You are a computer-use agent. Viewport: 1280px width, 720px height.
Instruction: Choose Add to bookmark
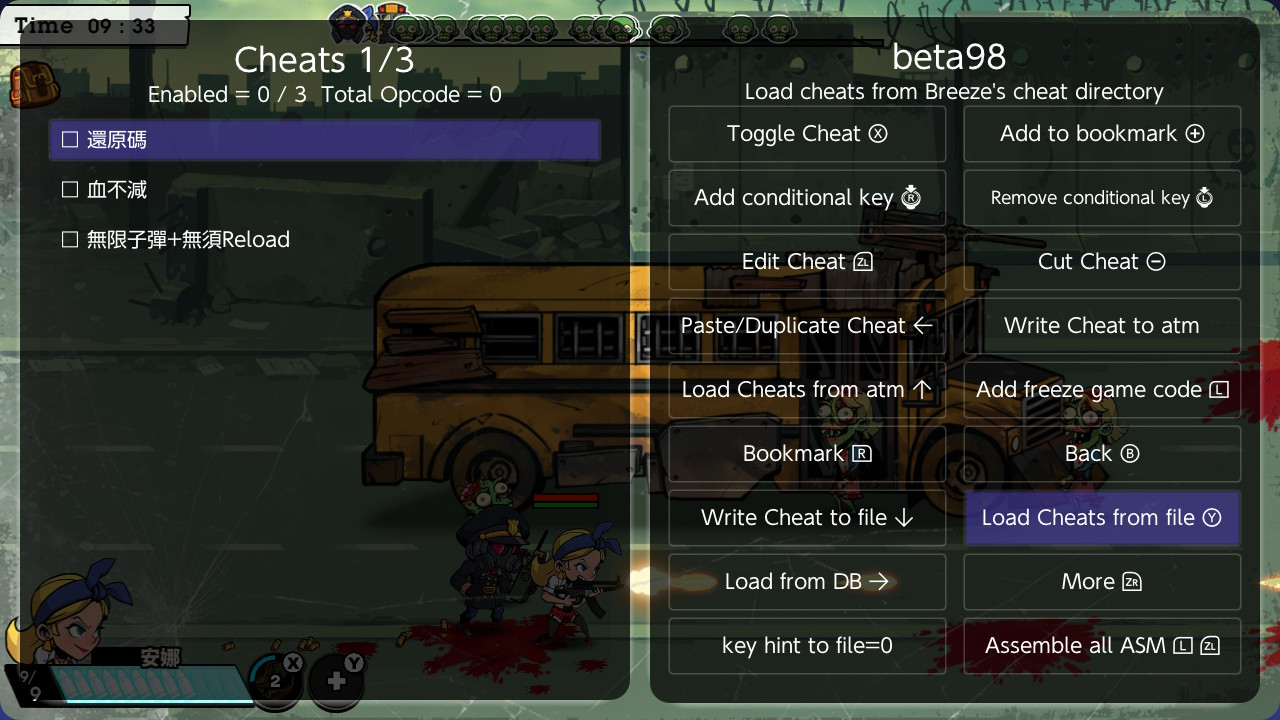(x=1102, y=134)
